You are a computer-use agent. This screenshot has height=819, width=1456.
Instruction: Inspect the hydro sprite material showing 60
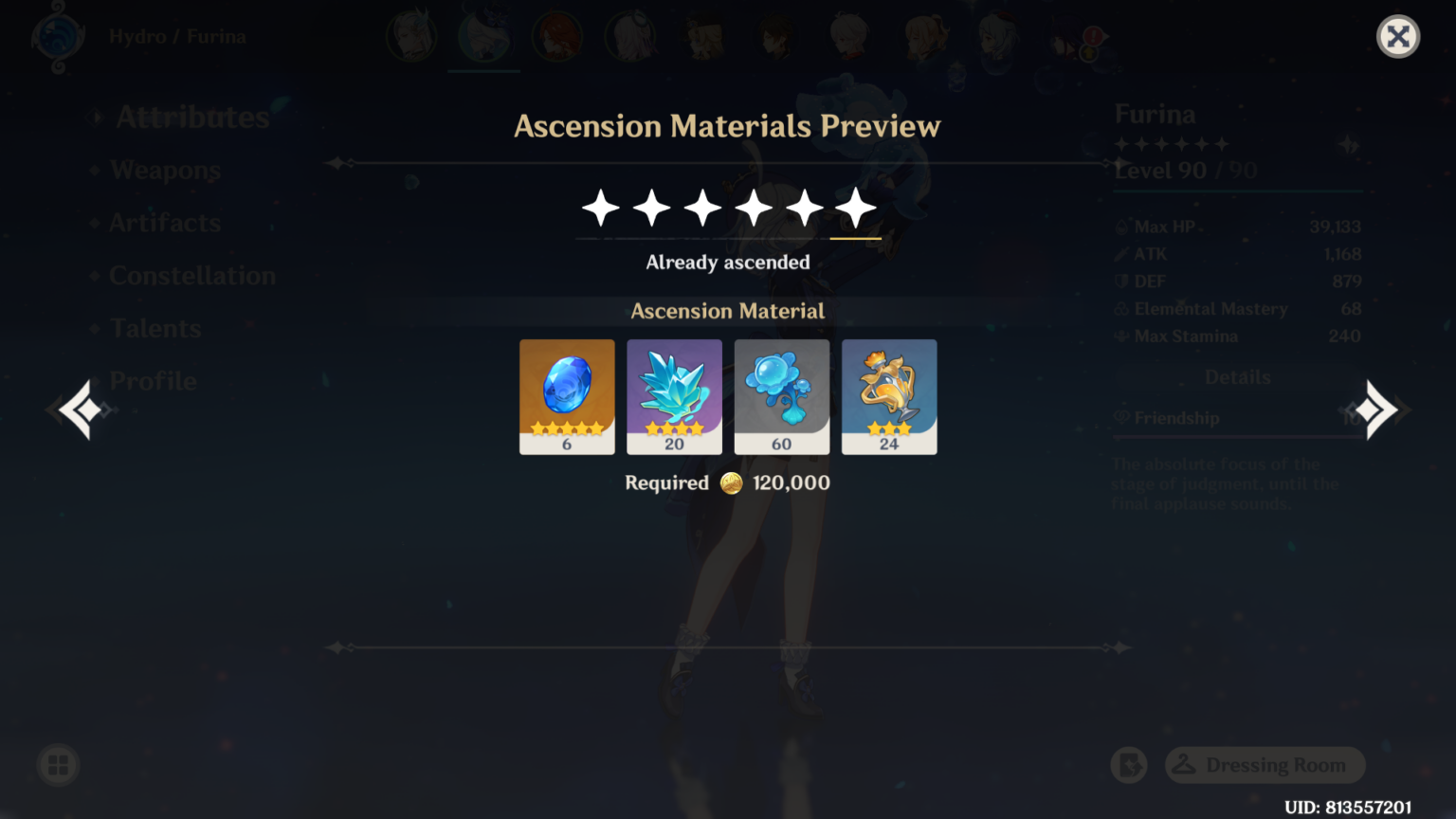coord(782,396)
